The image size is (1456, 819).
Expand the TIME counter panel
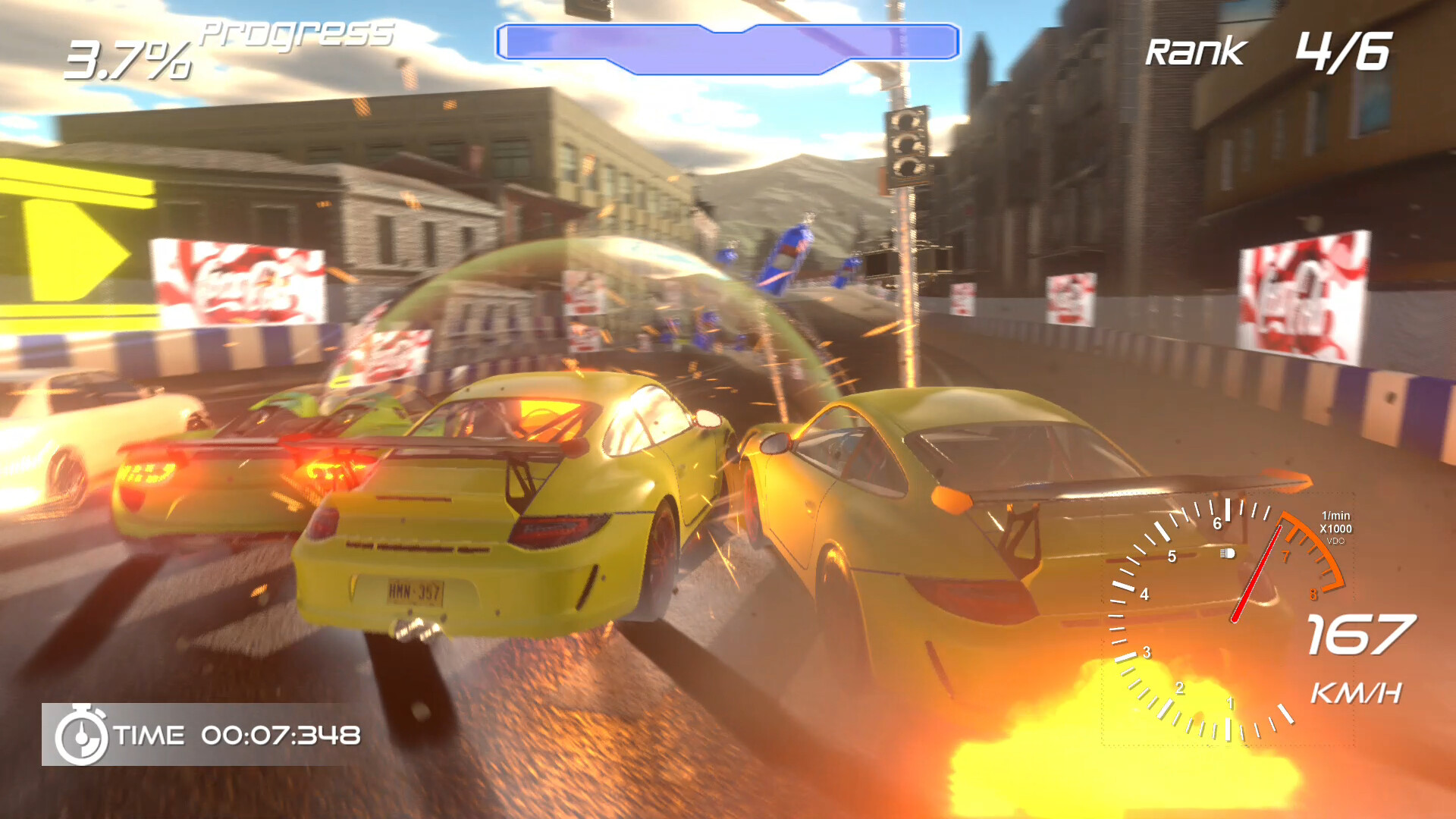click(205, 733)
